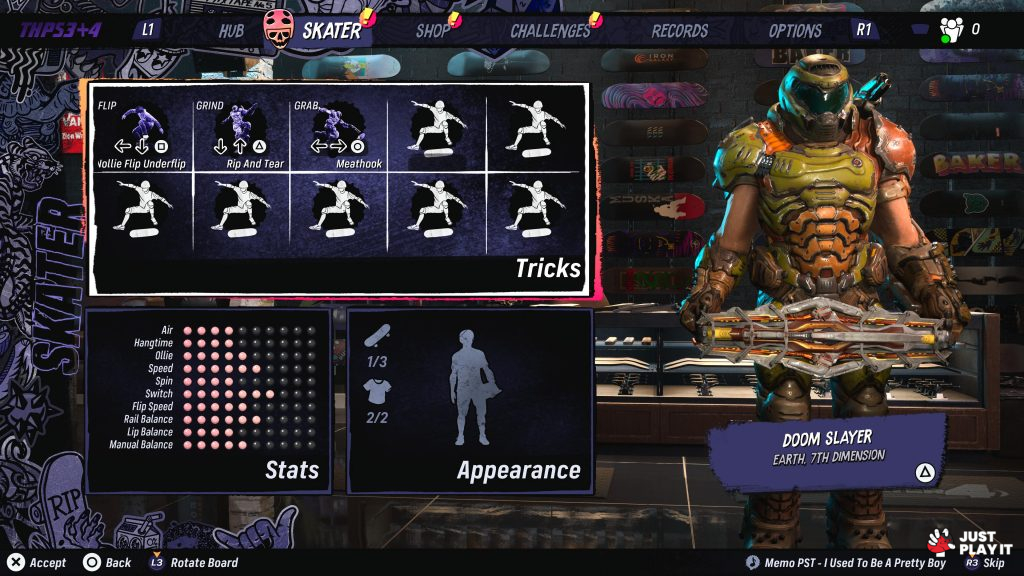
Task: Switch to the Skater tab
Action: pyautogui.click(x=331, y=30)
